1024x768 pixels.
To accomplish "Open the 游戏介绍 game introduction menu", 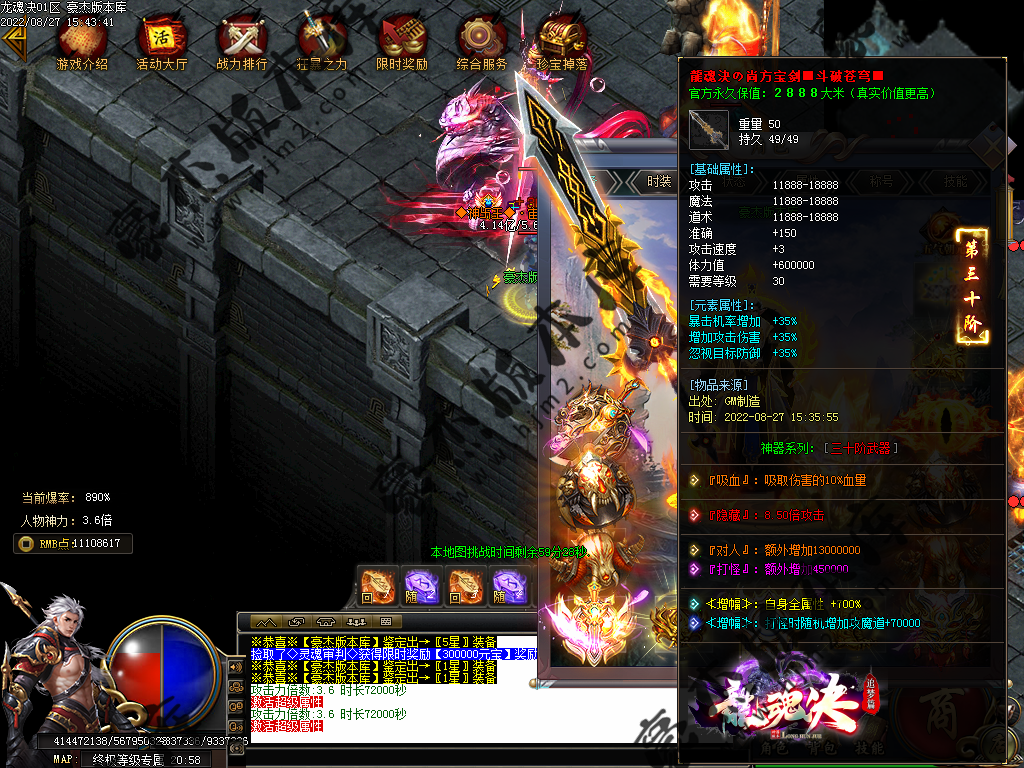I will 82,42.
